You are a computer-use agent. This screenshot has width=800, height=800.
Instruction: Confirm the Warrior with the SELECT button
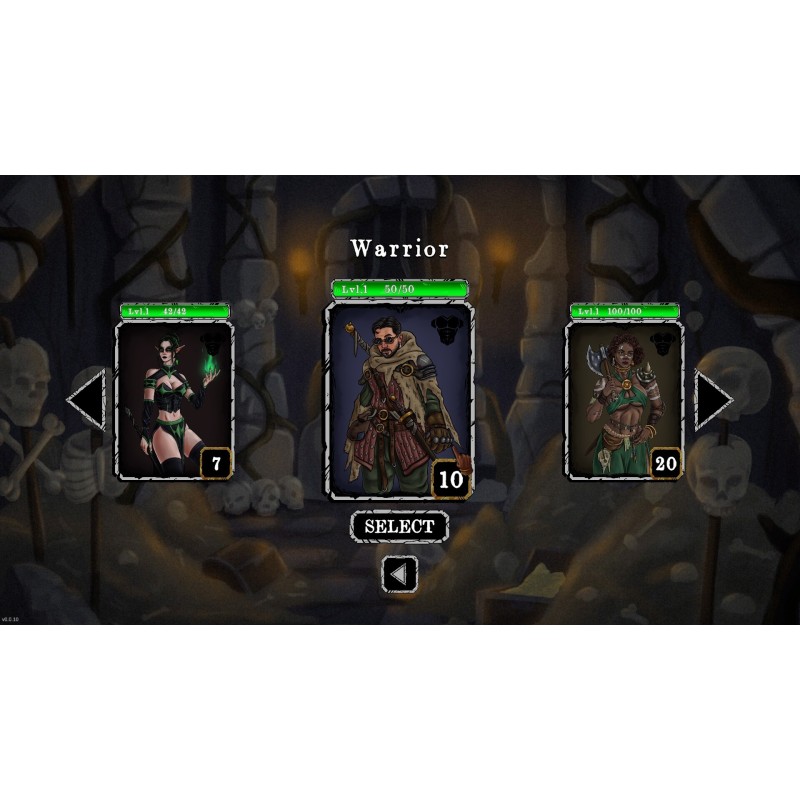pyautogui.click(x=399, y=526)
